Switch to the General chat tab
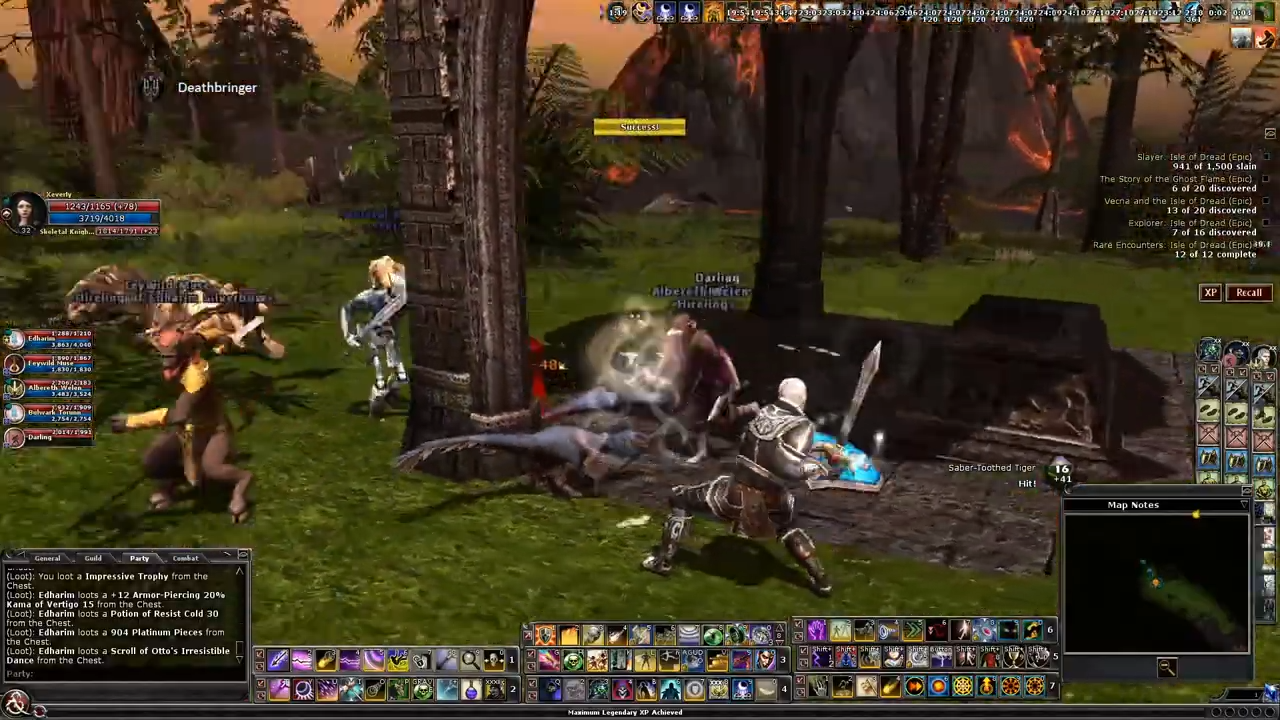 click(47, 558)
